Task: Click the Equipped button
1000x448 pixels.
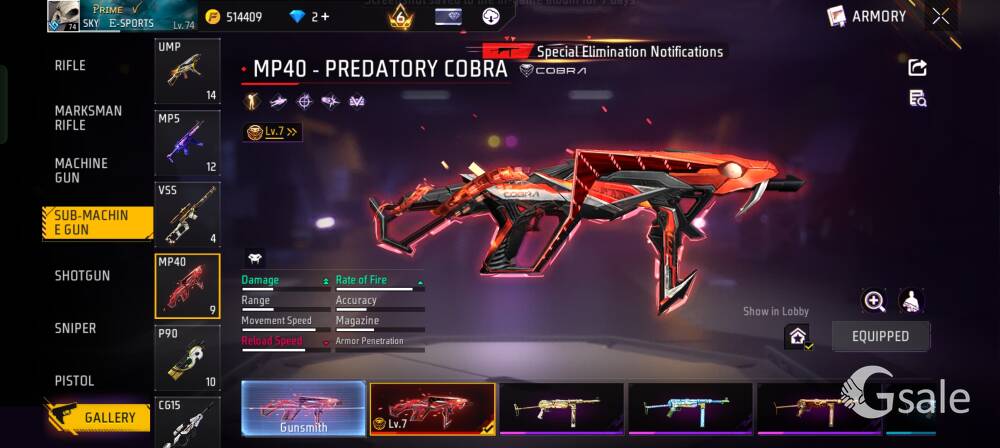Action: point(880,337)
